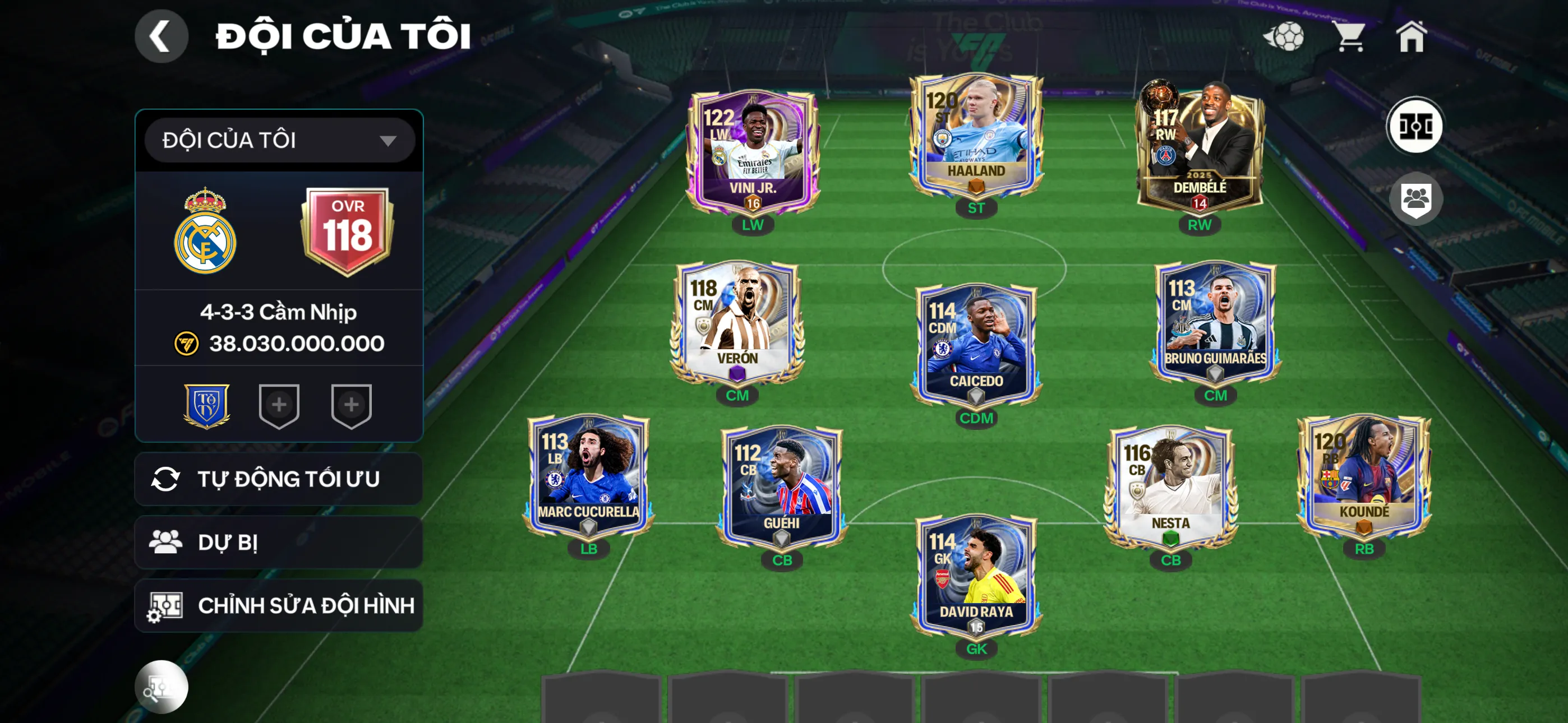
Task: Choose the Verón CM card
Action: [x=737, y=324]
